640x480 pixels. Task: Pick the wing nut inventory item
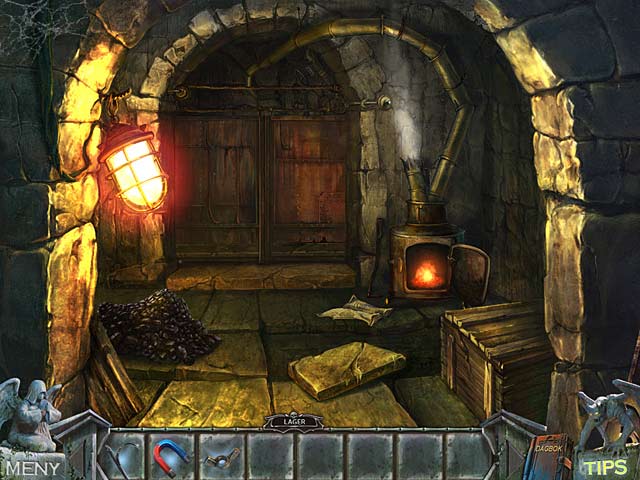[220, 459]
